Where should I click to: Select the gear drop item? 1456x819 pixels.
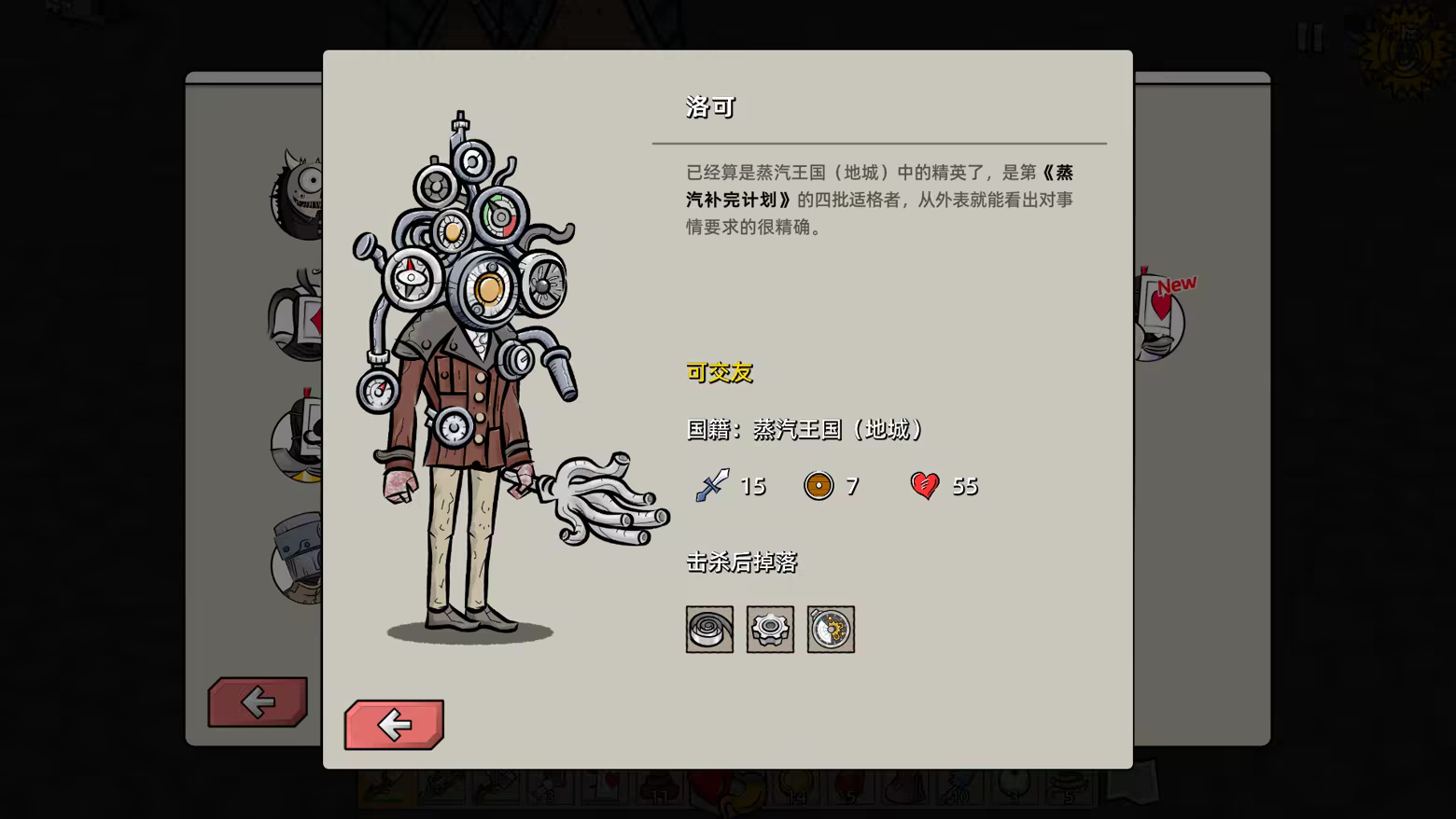click(x=770, y=629)
